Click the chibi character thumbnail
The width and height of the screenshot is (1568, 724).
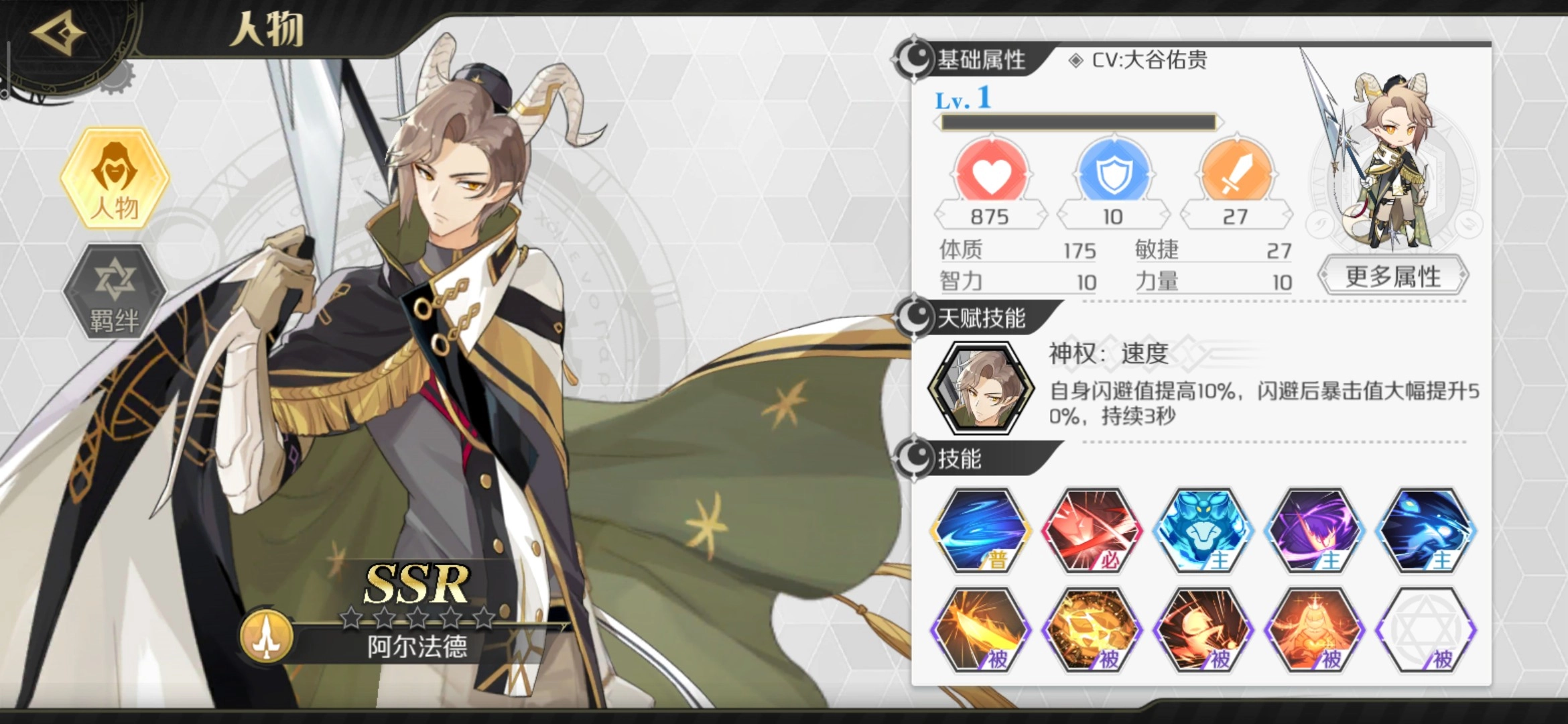point(1394,161)
